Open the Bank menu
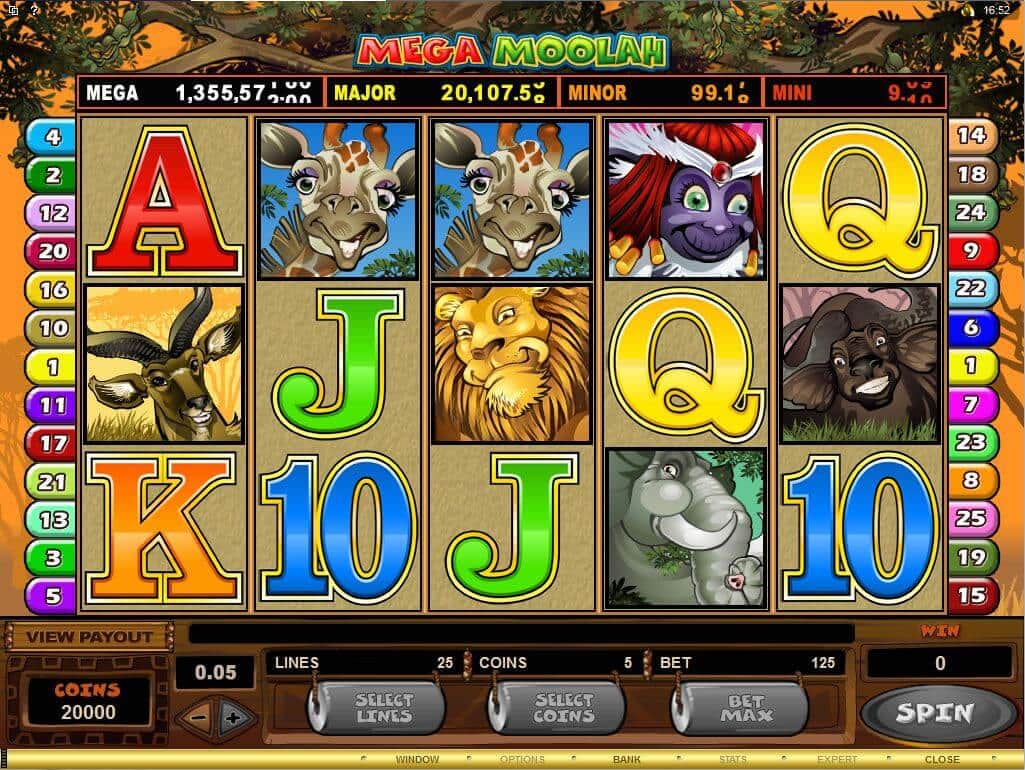The width and height of the screenshot is (1025, 770). (627, 760)
